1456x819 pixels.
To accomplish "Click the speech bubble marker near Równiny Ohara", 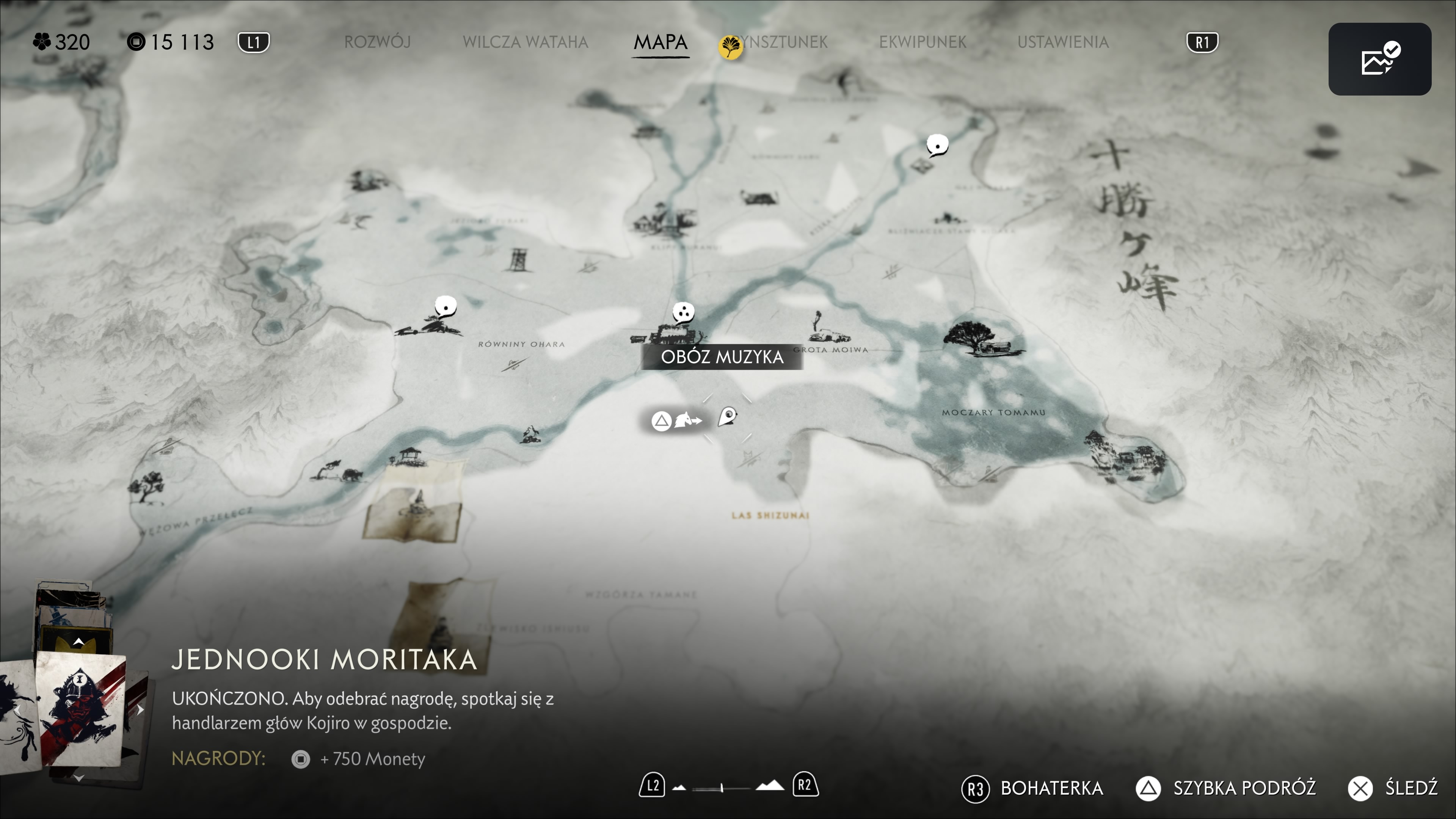I will pyautogui.click(x=446, y=307).
